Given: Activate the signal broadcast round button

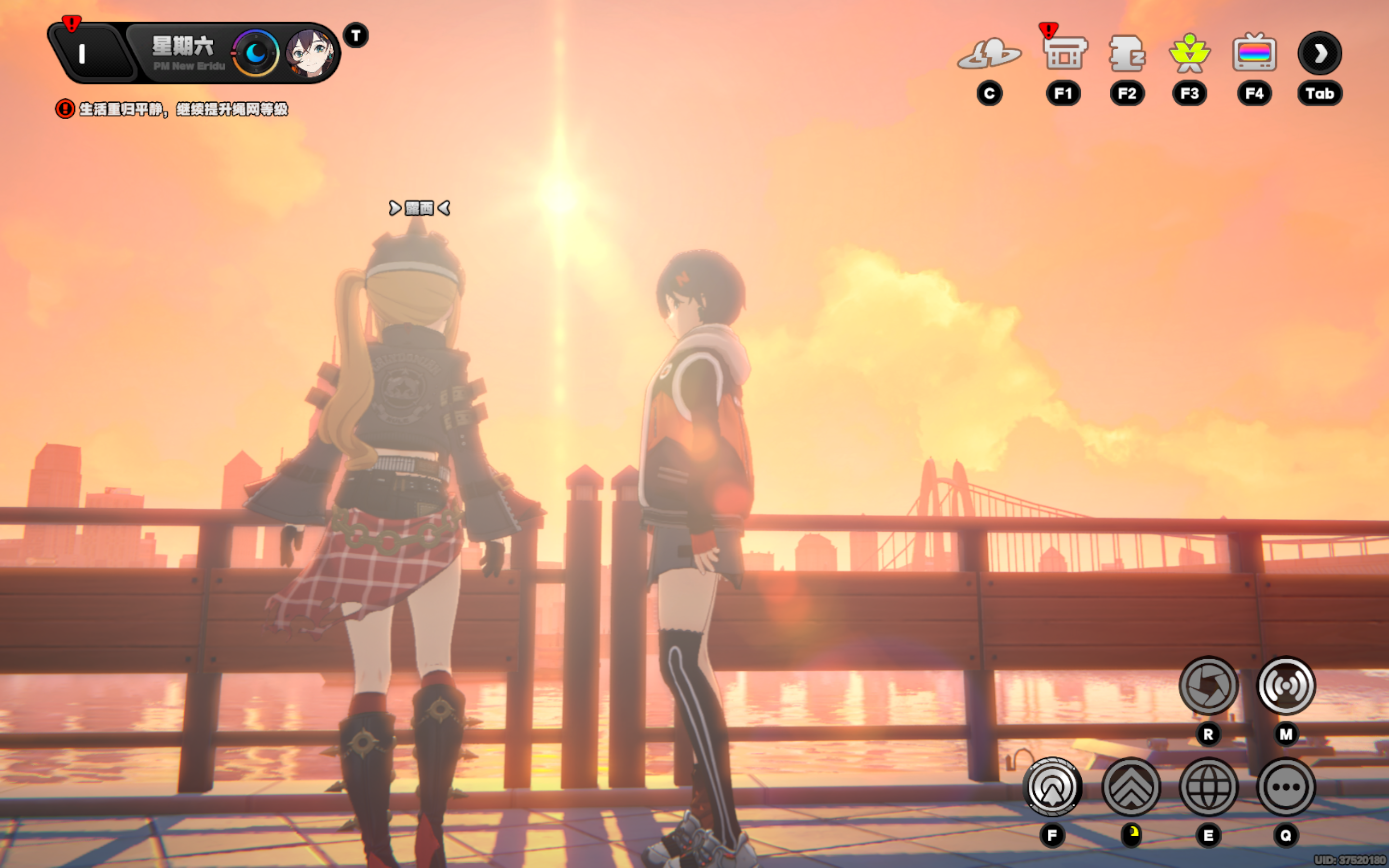Looking at the screenshot, I should point(1286,685).
